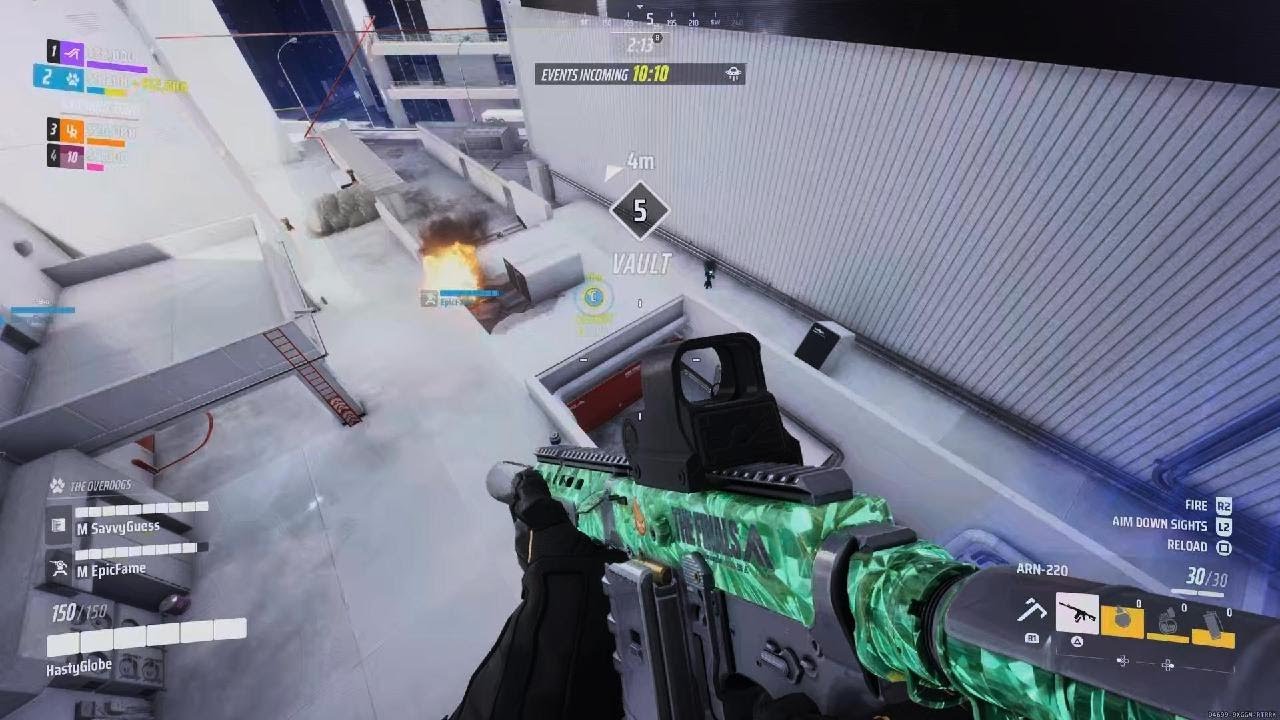Click the Vault 5 objective marker

click(639, 211)
